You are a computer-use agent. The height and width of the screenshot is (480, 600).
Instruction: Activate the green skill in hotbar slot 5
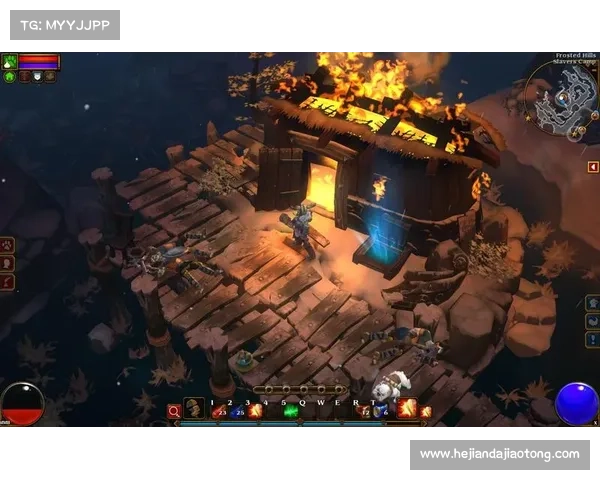tap(291, 410)
